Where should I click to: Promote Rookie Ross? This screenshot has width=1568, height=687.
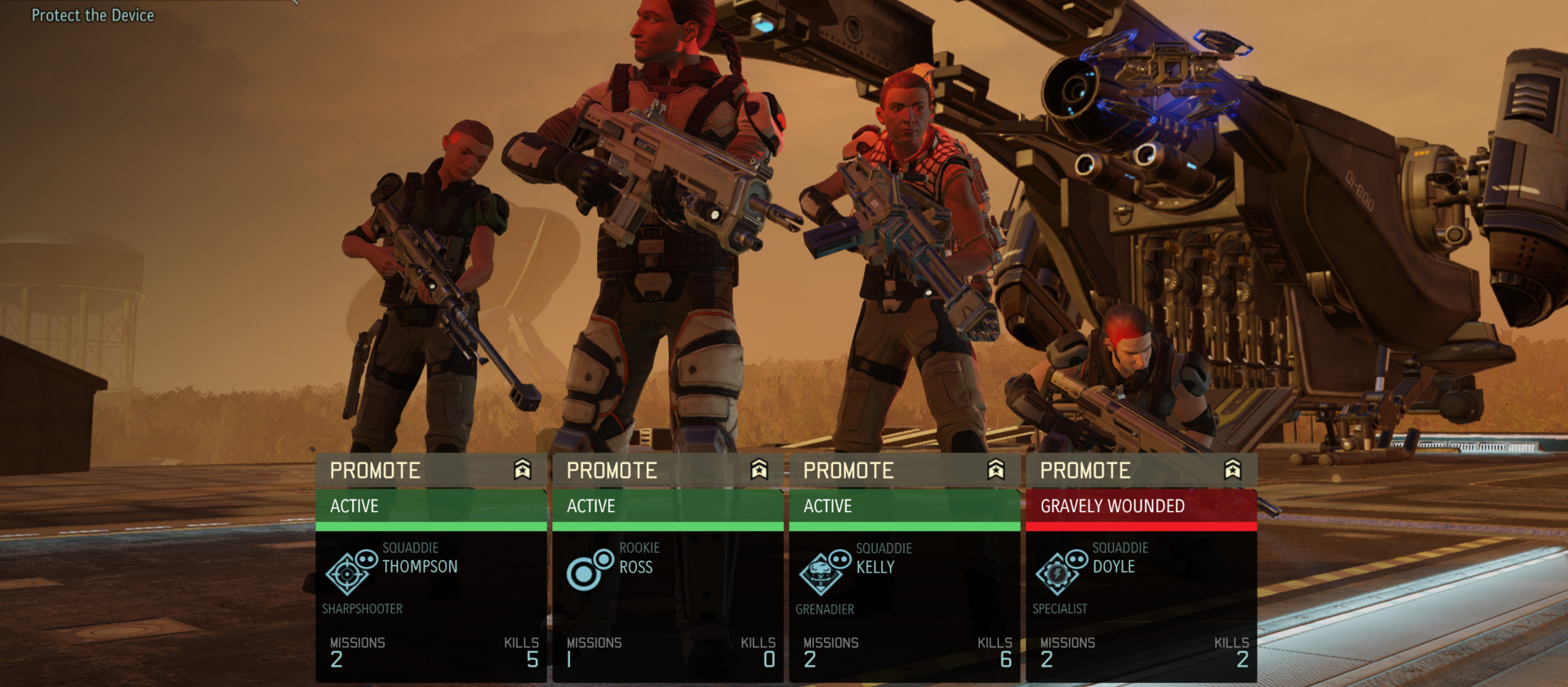click(x=667, y=471)
